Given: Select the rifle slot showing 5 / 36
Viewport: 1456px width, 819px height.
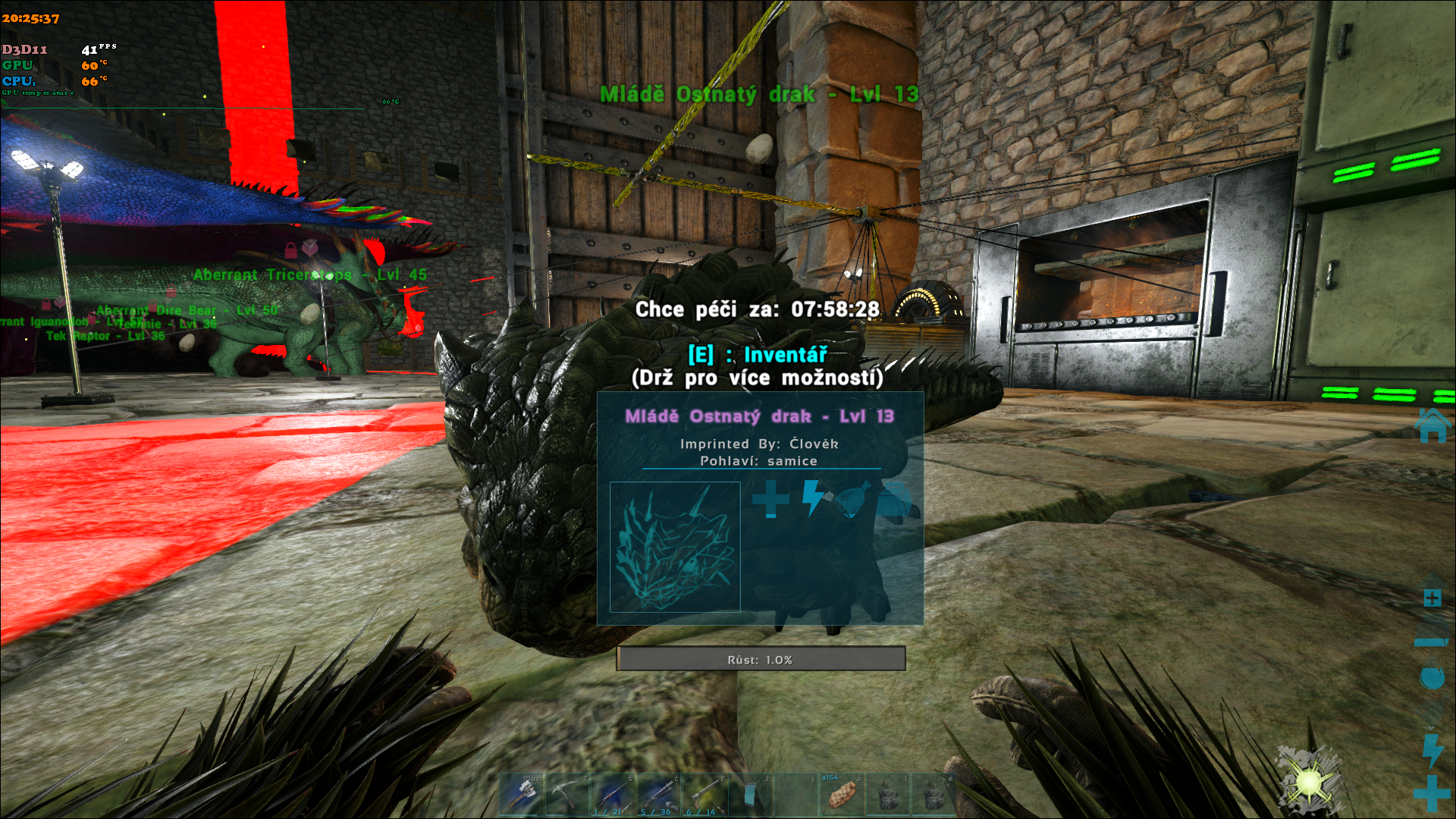Looking at the screenshot, I should click(x=658, y=795).
